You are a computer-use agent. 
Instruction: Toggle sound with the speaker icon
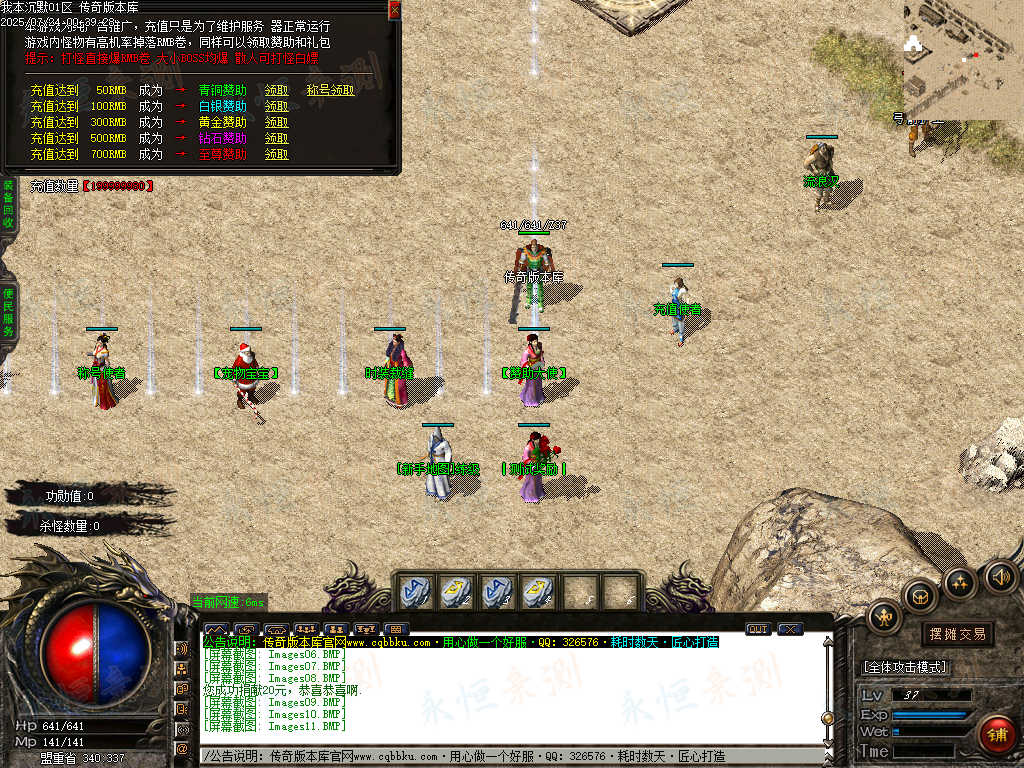tap(1000, 576)
